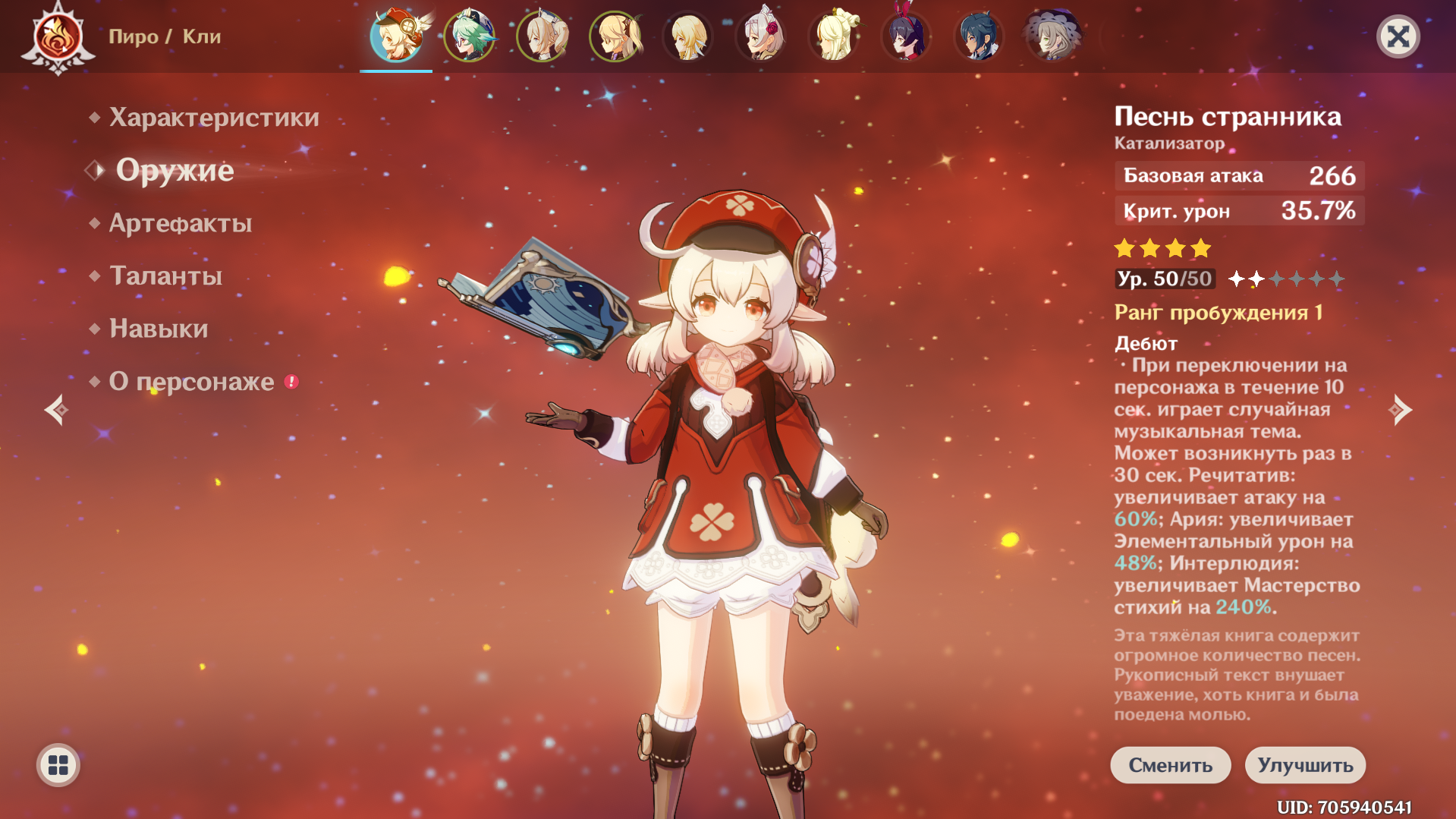Choose Ningguang's portrait
The width and height of the screenshot is (1456, 819).
pos(833,36)
